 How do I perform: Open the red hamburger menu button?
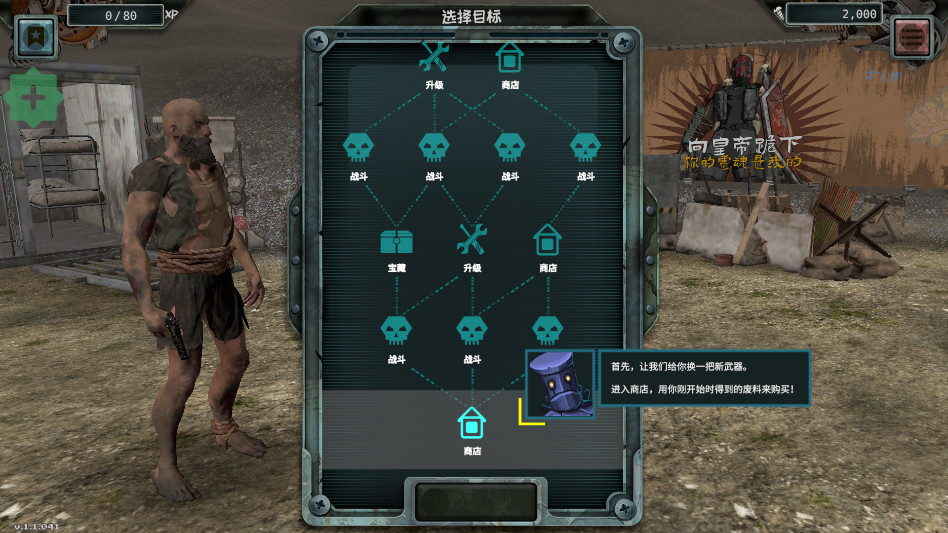click(913, 37)
